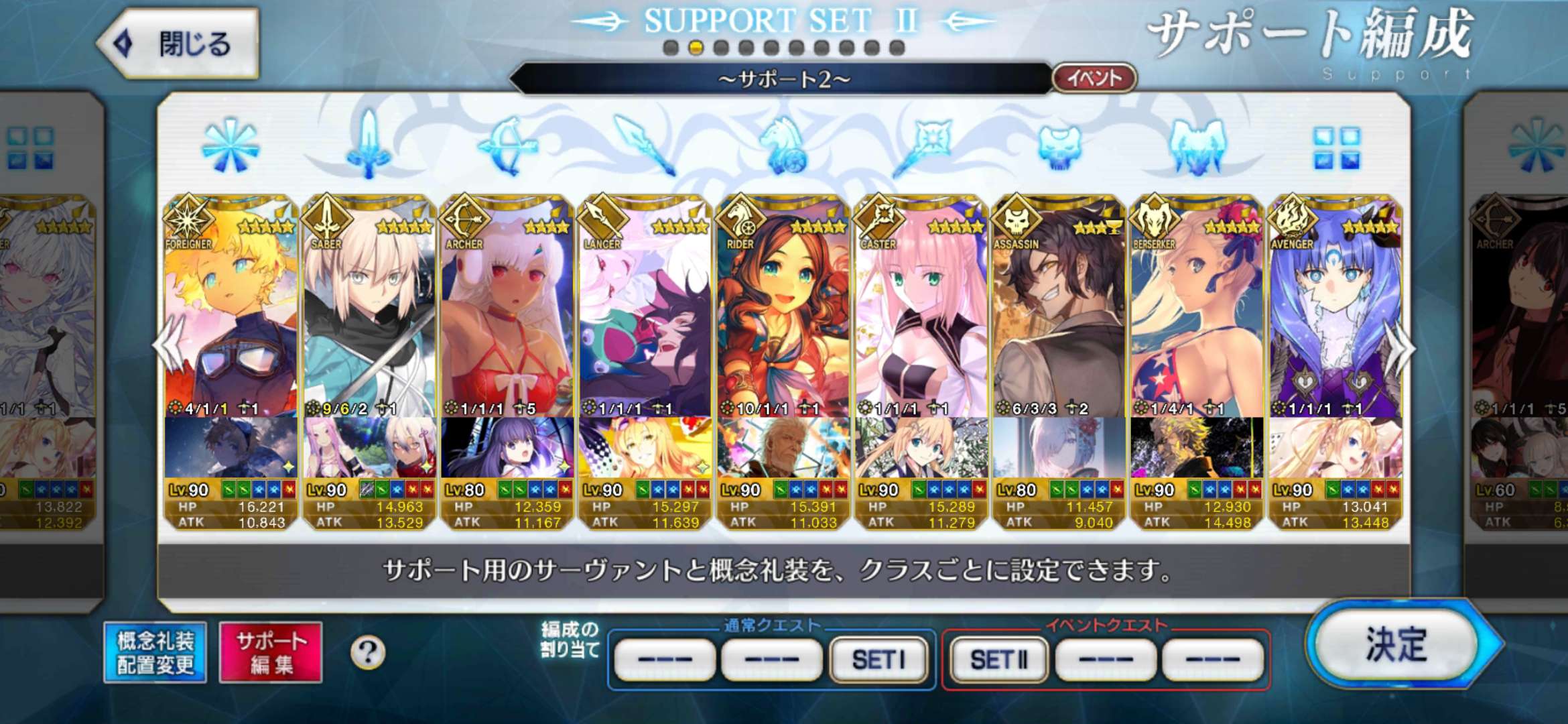Viewport: 1568px width, 724px height.
Task: Go to the previous support set arrow
Action: (x=166, y=347)
